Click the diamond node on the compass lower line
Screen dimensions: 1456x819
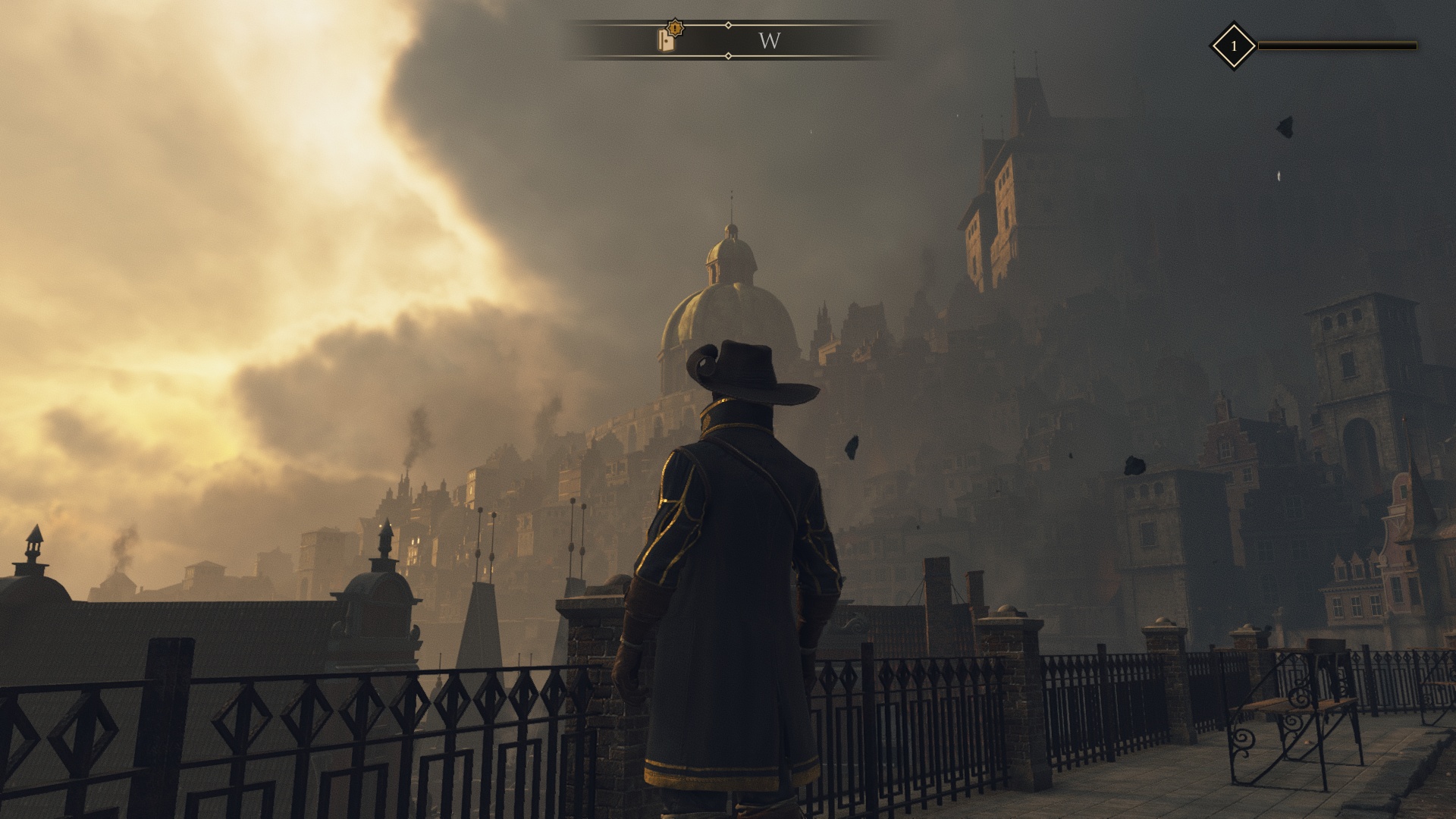click(727, 56)
